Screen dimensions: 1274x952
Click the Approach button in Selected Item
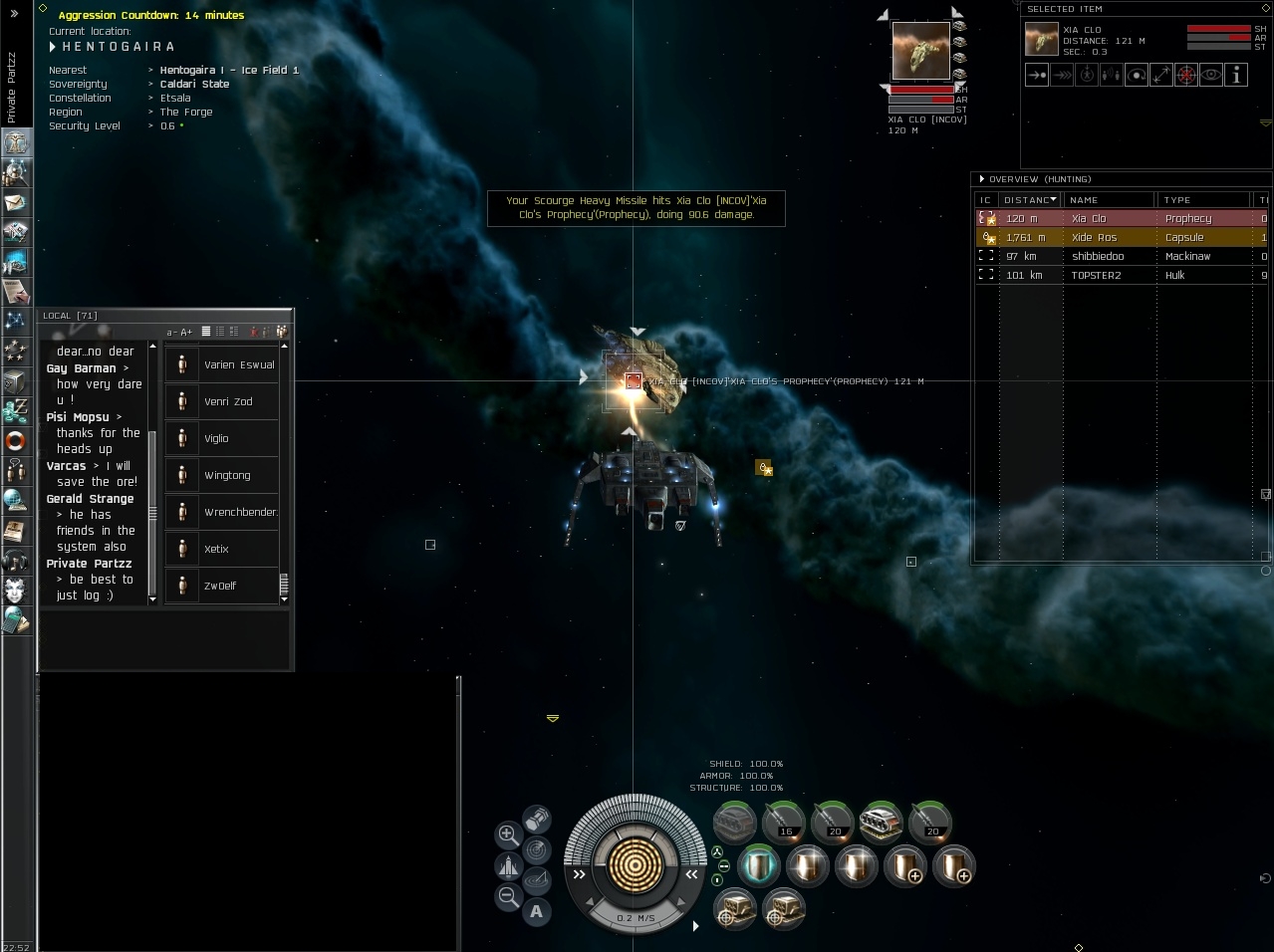coord(1037,75)
